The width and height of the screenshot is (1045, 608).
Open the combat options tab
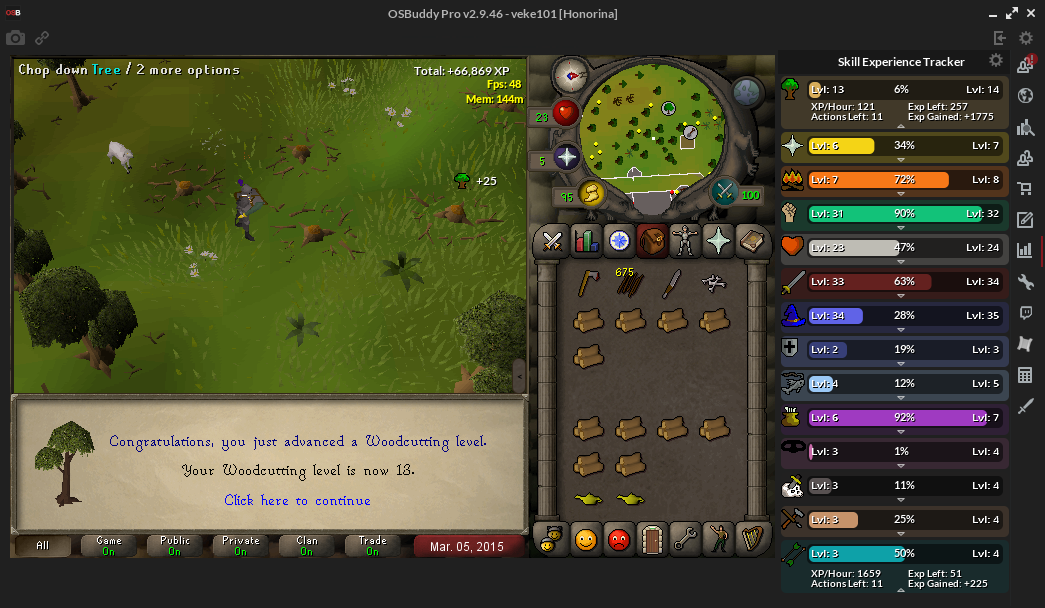coord(552,241)
